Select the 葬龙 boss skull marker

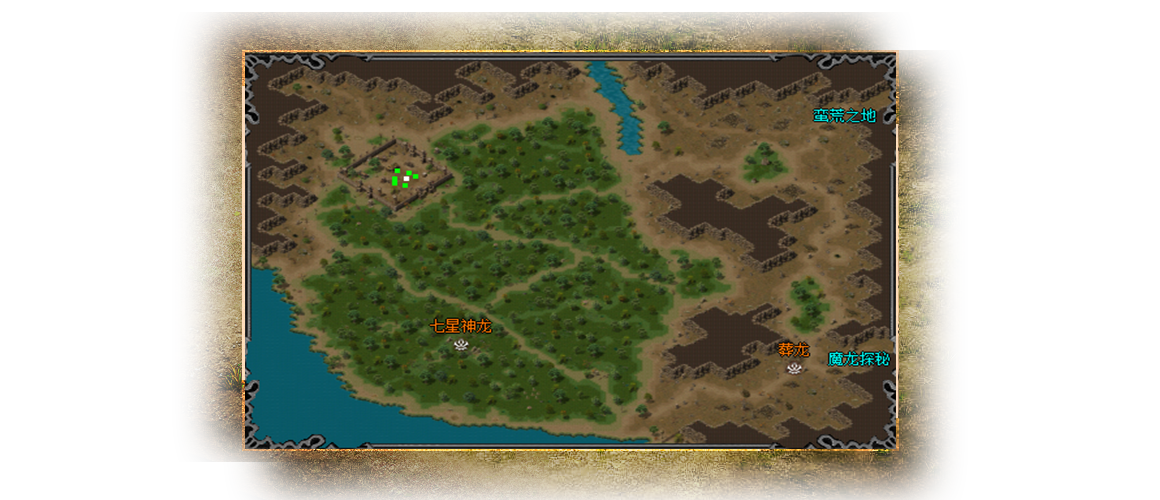794,368
